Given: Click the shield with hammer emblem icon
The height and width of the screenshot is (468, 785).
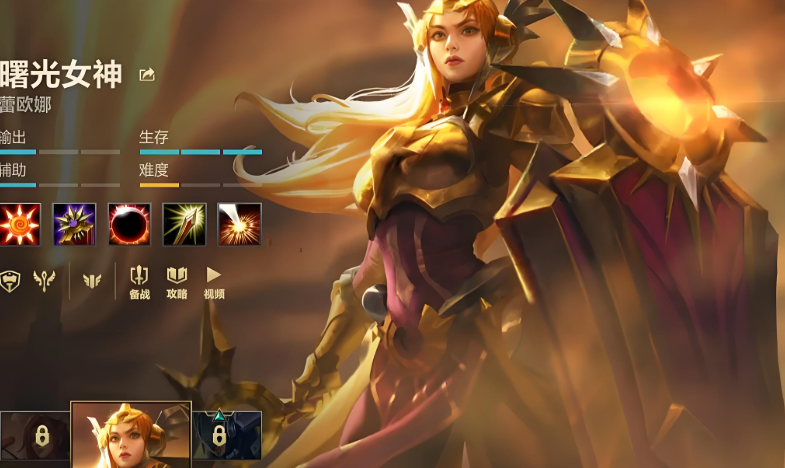Looking at the screenshot, I should point(9,280).
